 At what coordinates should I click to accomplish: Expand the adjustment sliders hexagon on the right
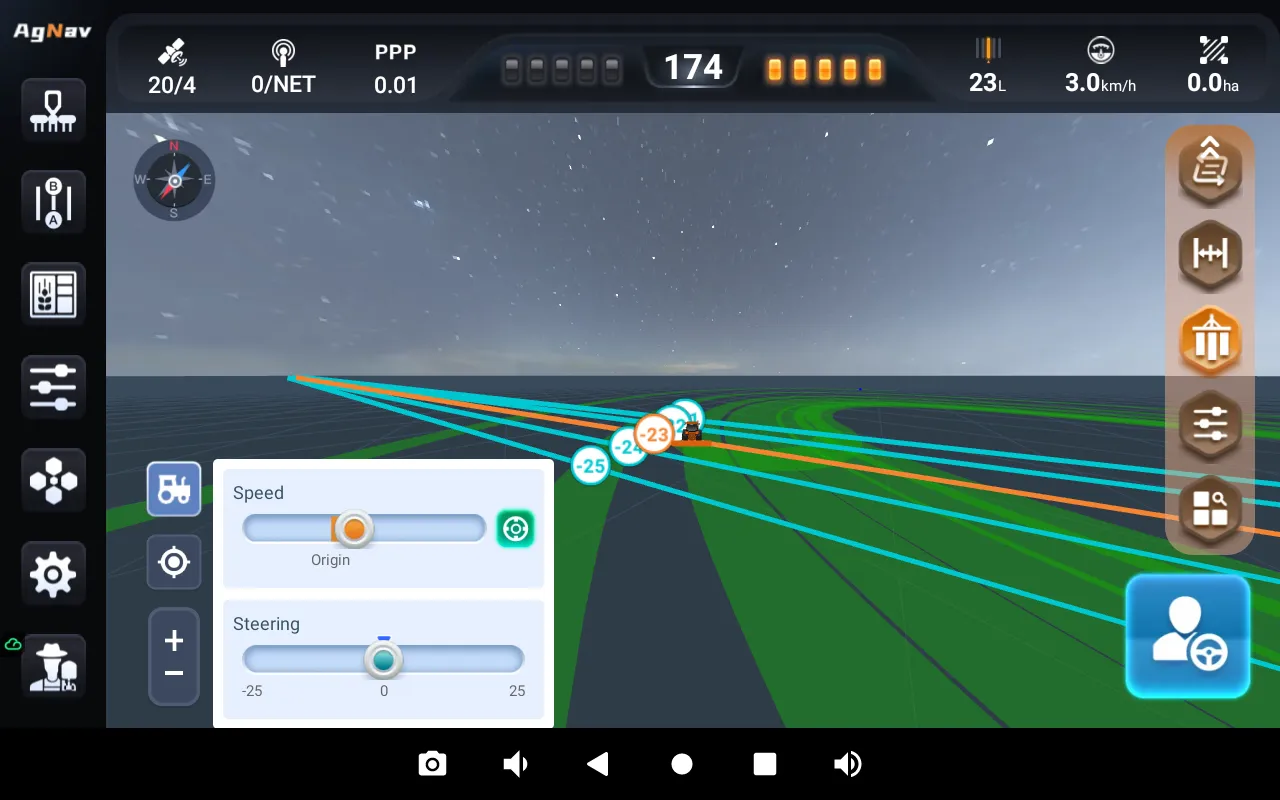[1210, 424]
